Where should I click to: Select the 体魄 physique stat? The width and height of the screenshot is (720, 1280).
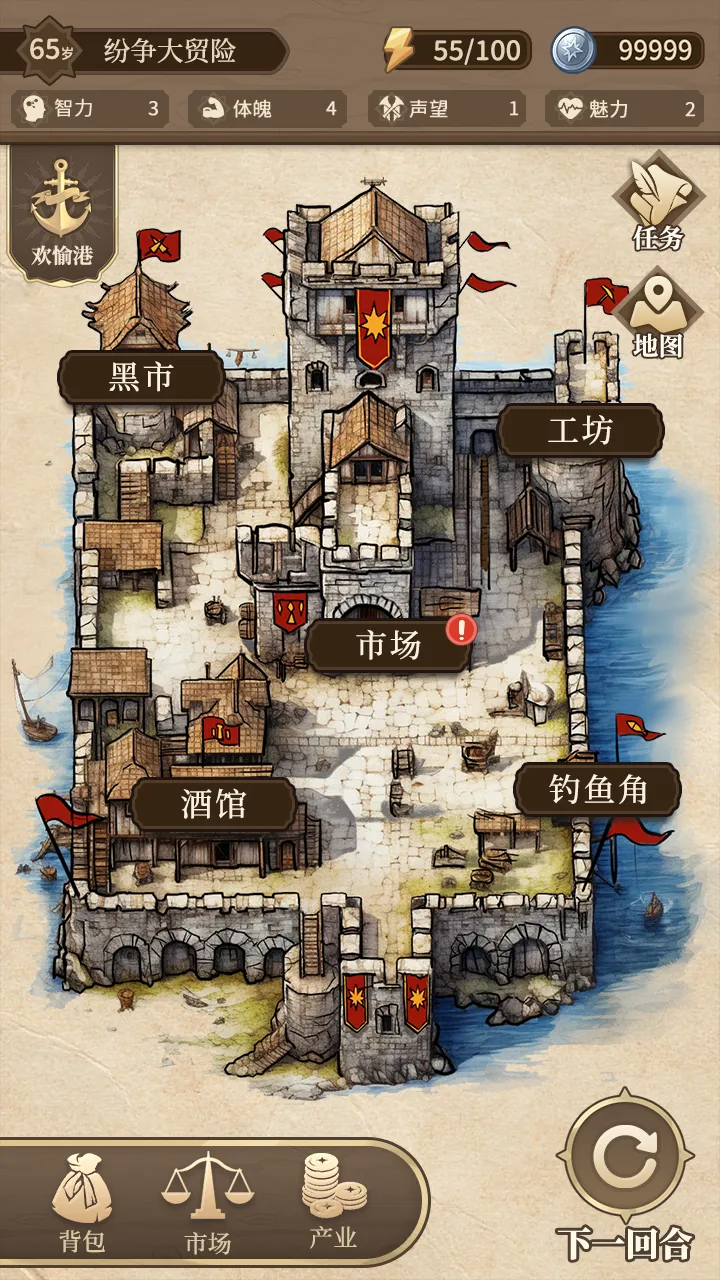point(267,109)
